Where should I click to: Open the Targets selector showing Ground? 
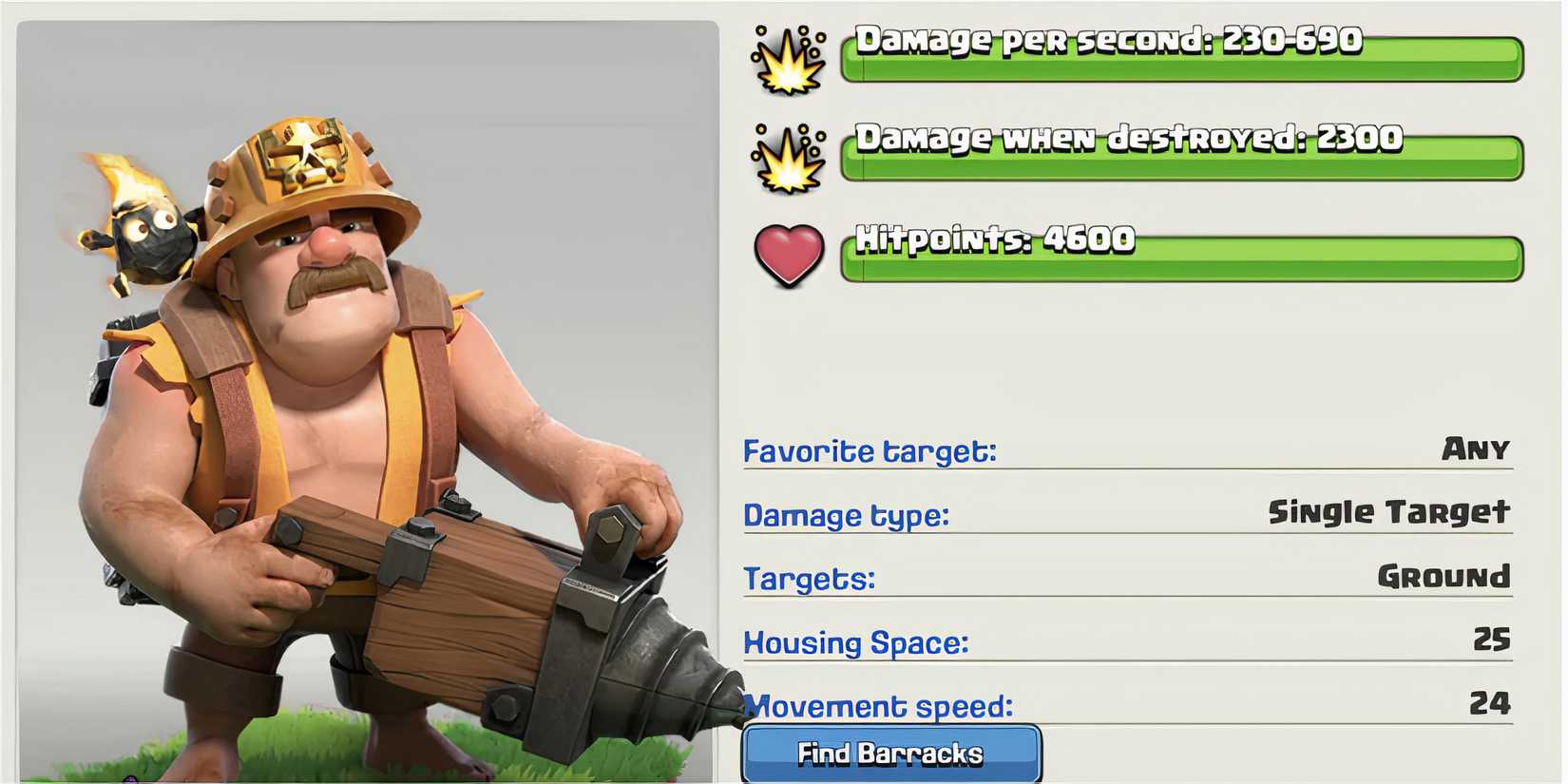point(1443,576)
